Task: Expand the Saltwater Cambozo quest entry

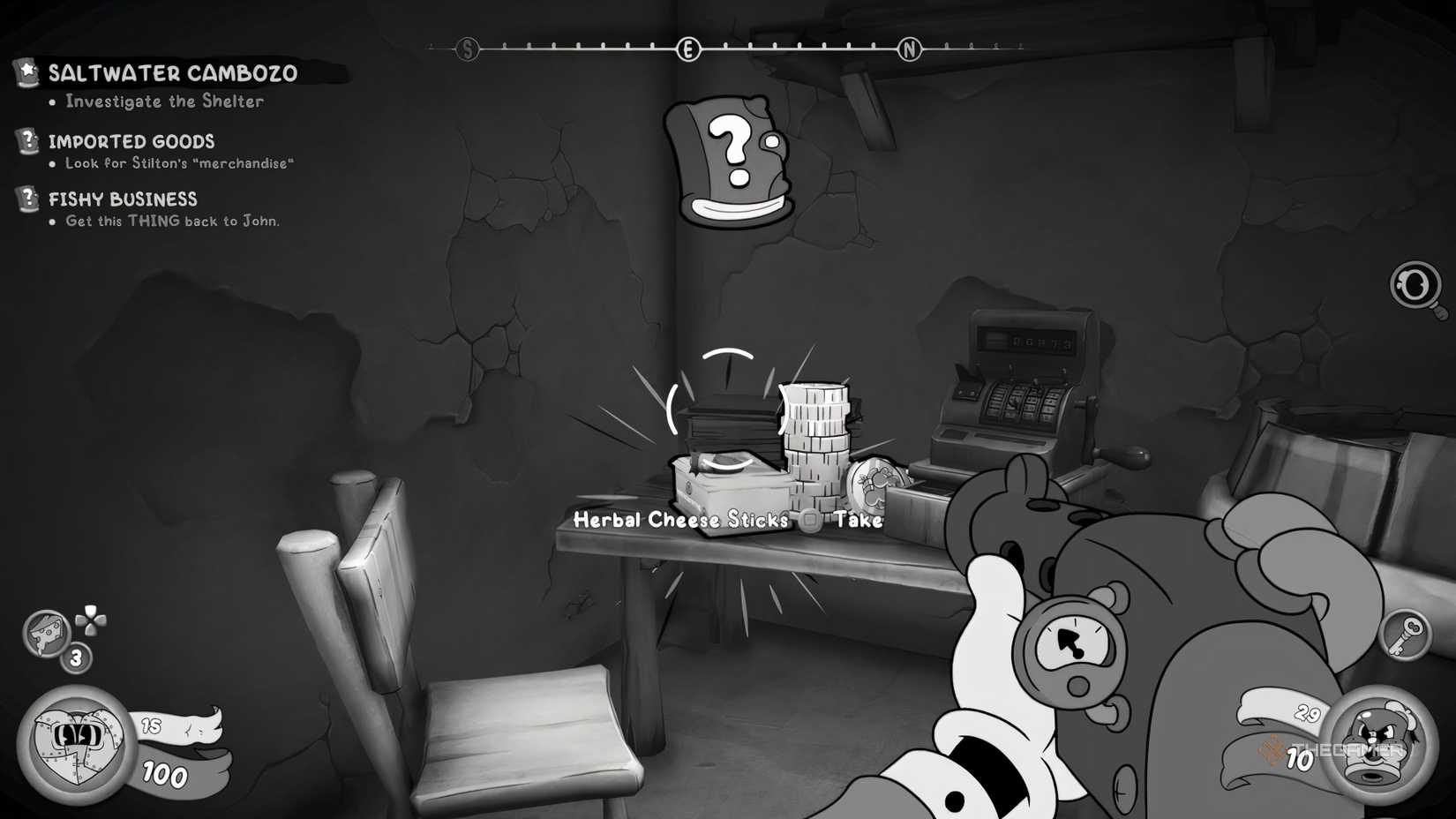Action: point(173,74)
